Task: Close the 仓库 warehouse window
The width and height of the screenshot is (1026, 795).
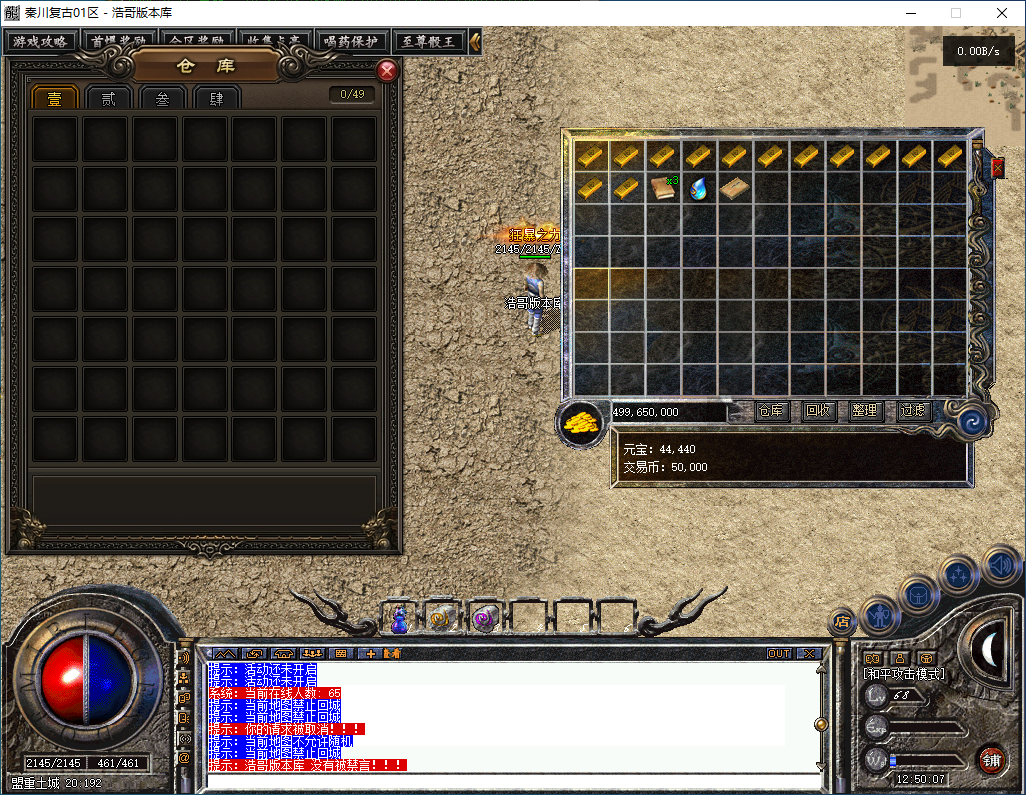Action: click(387, 71)
